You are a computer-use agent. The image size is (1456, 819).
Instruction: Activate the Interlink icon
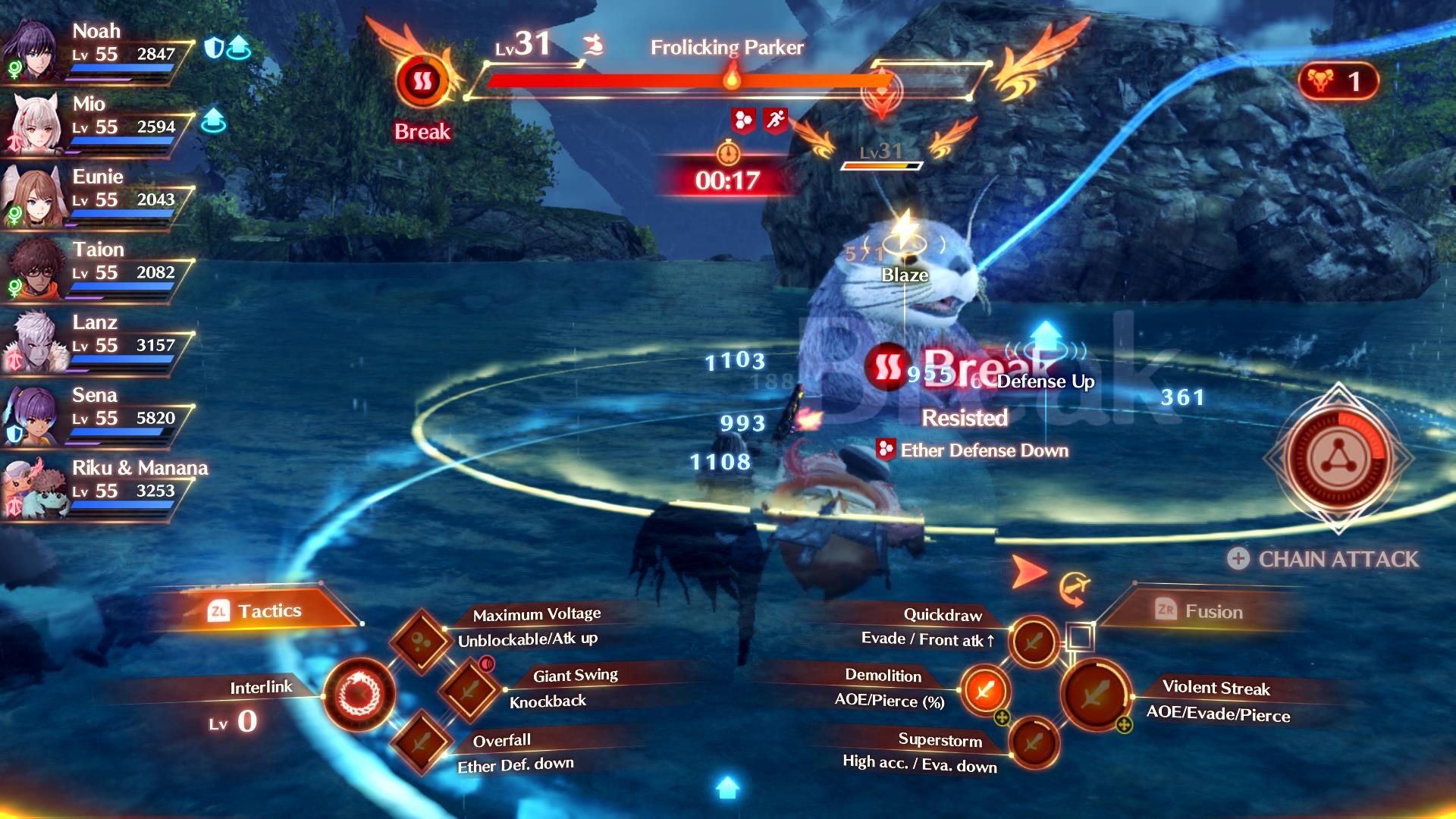[359, 694]
